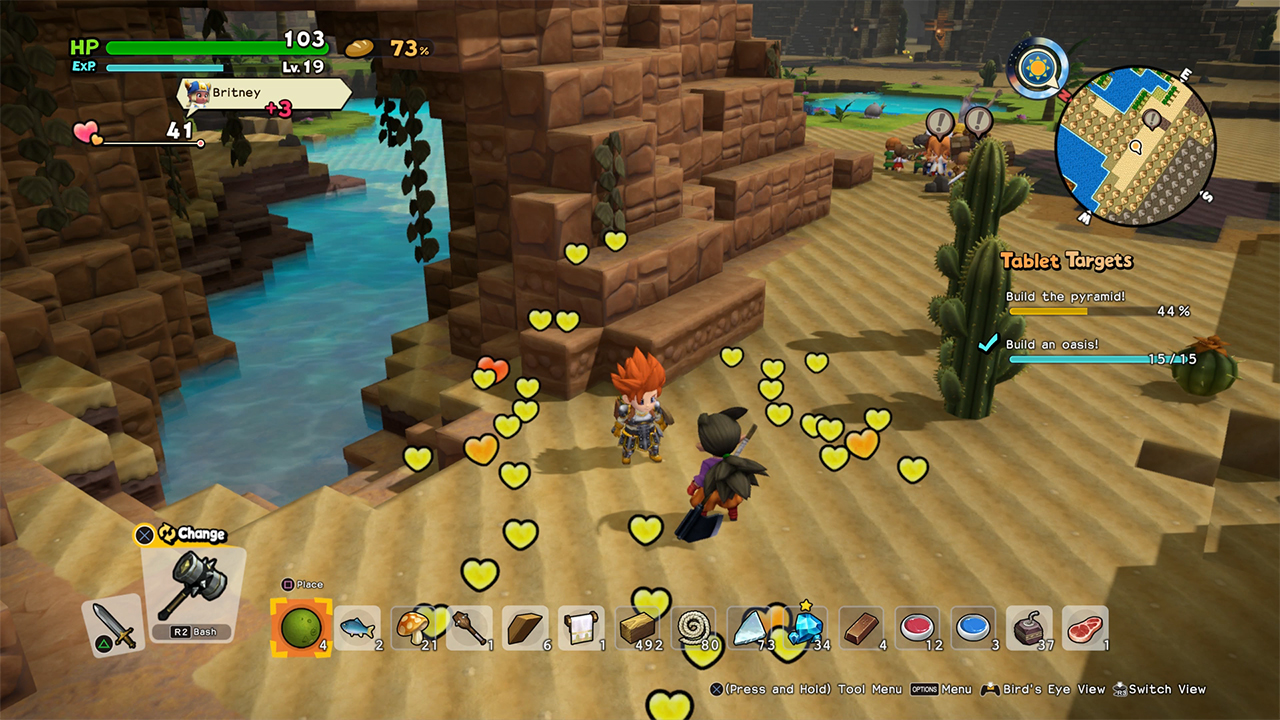Select the red round cushion slot

pos(918,627)
